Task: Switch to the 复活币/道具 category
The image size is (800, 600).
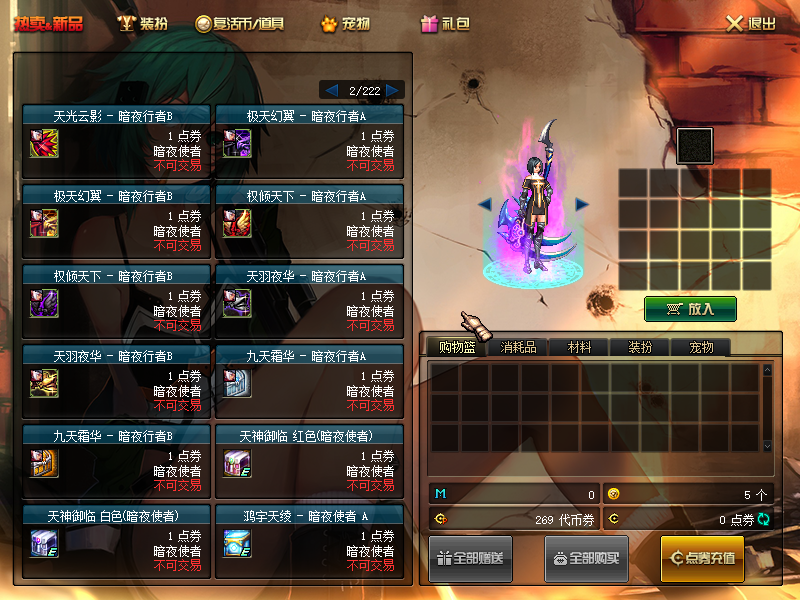Action: click(240, 23)
